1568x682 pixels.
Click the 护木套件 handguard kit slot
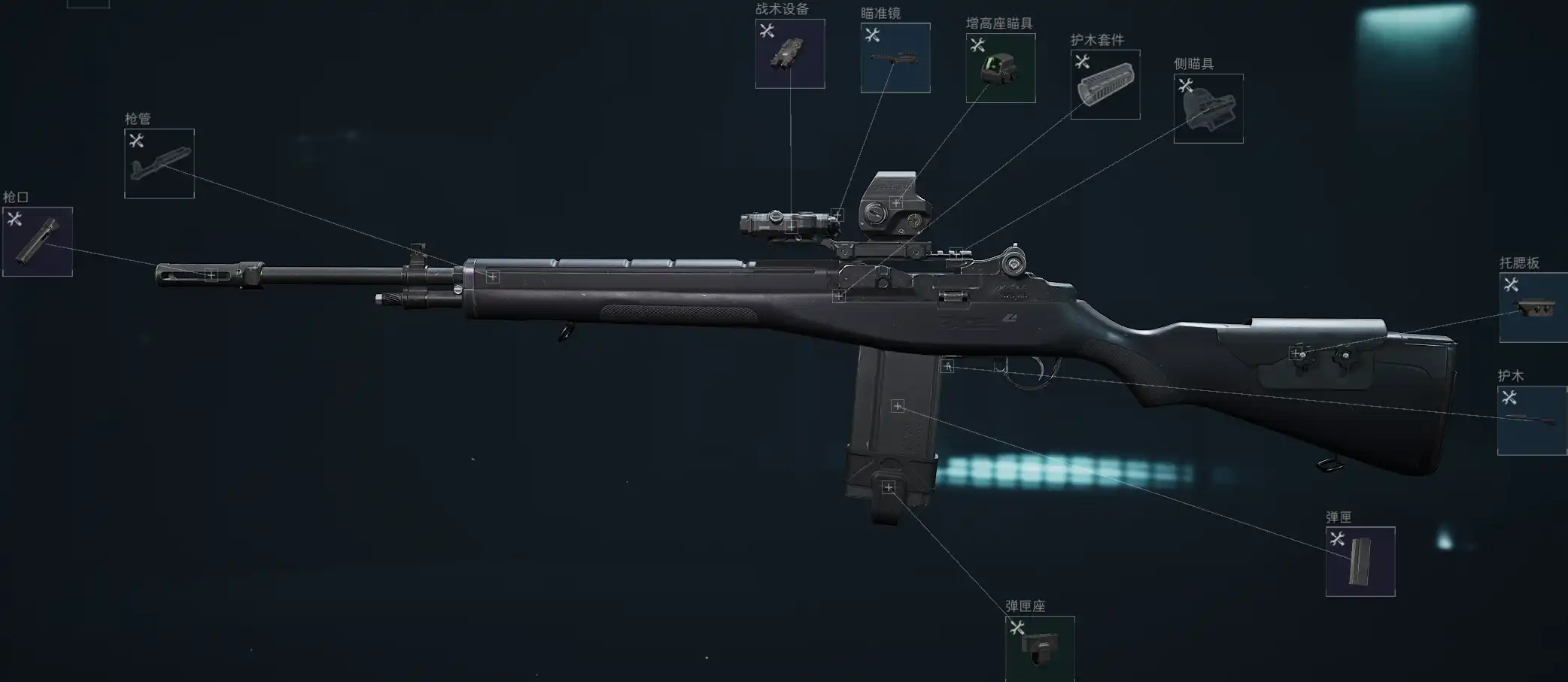click(x=1105, y=84)
